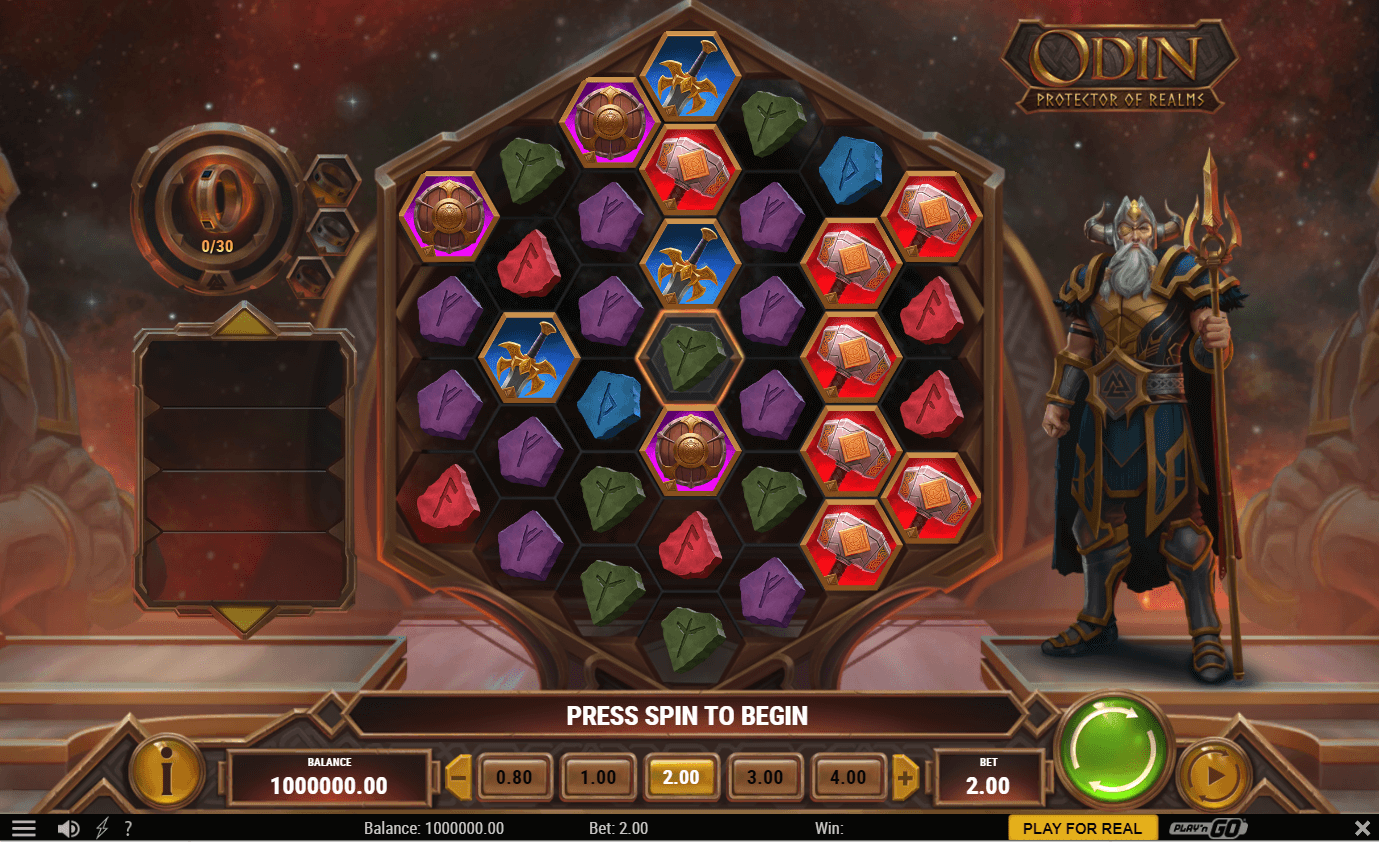
Task: Select the PRESS SPIN TO BEGIN banner
Action: click(687, 716)
